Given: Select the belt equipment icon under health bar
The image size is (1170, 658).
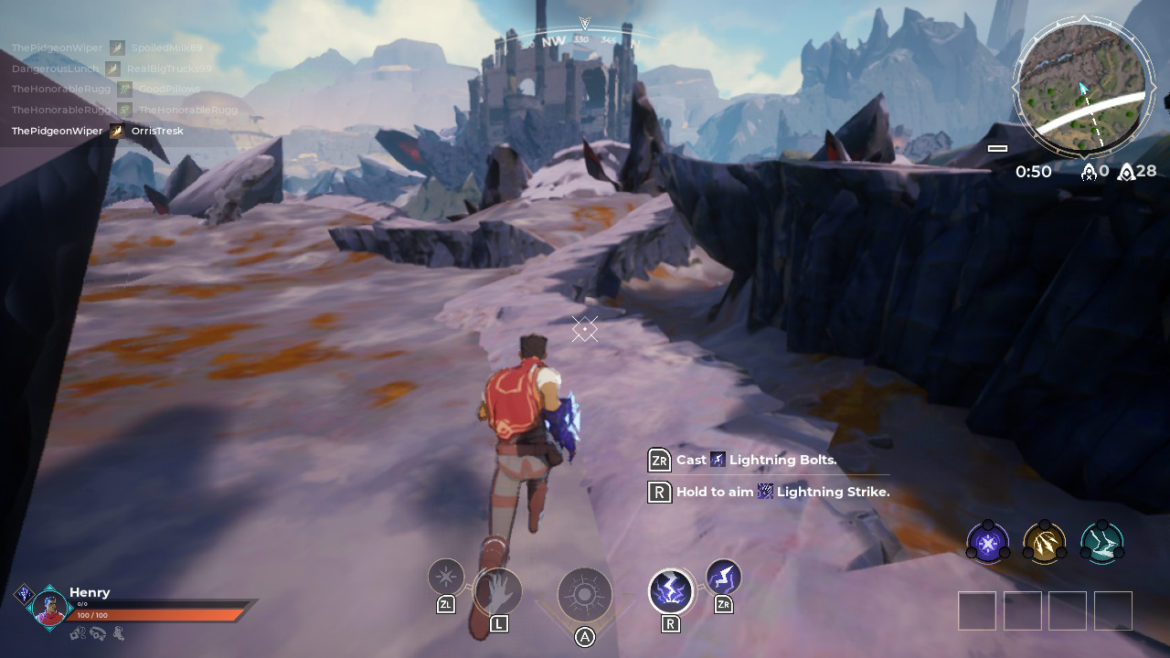Looking at the screenshot, I should click(97, 632).
